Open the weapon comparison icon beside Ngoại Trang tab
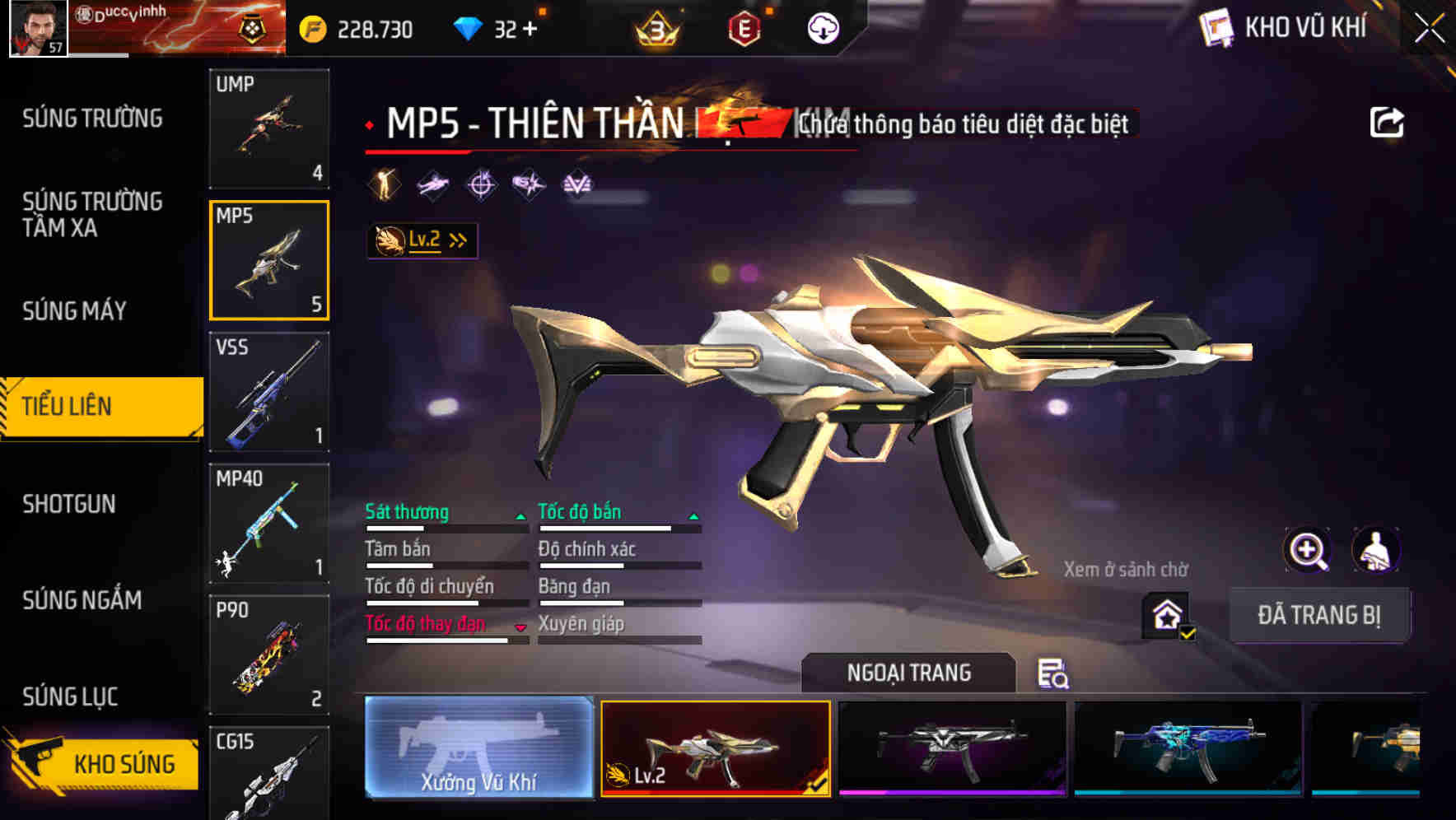1456x820 pixels. [1054, 675]
